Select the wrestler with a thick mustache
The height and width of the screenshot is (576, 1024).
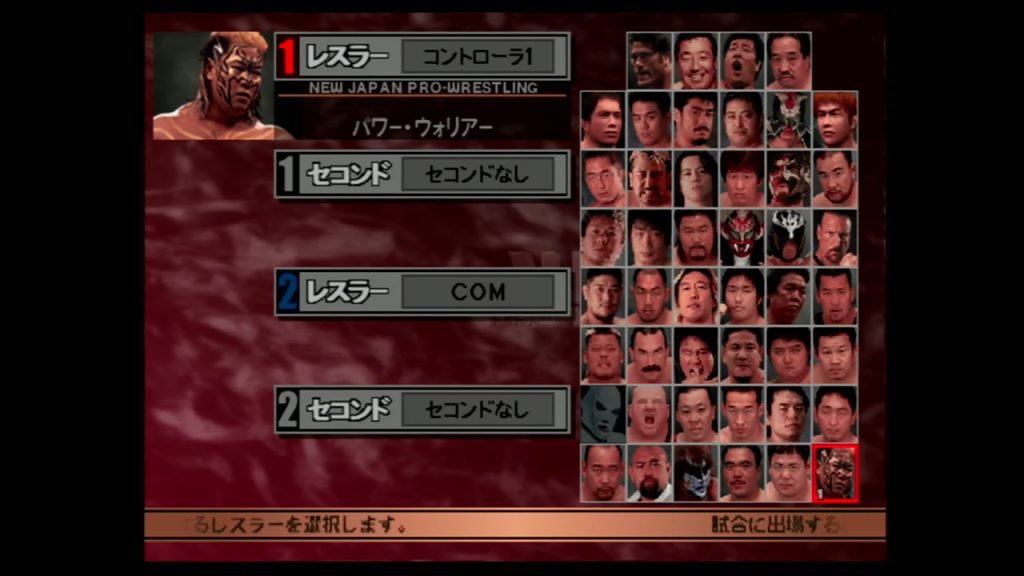(x=649, y=355)
